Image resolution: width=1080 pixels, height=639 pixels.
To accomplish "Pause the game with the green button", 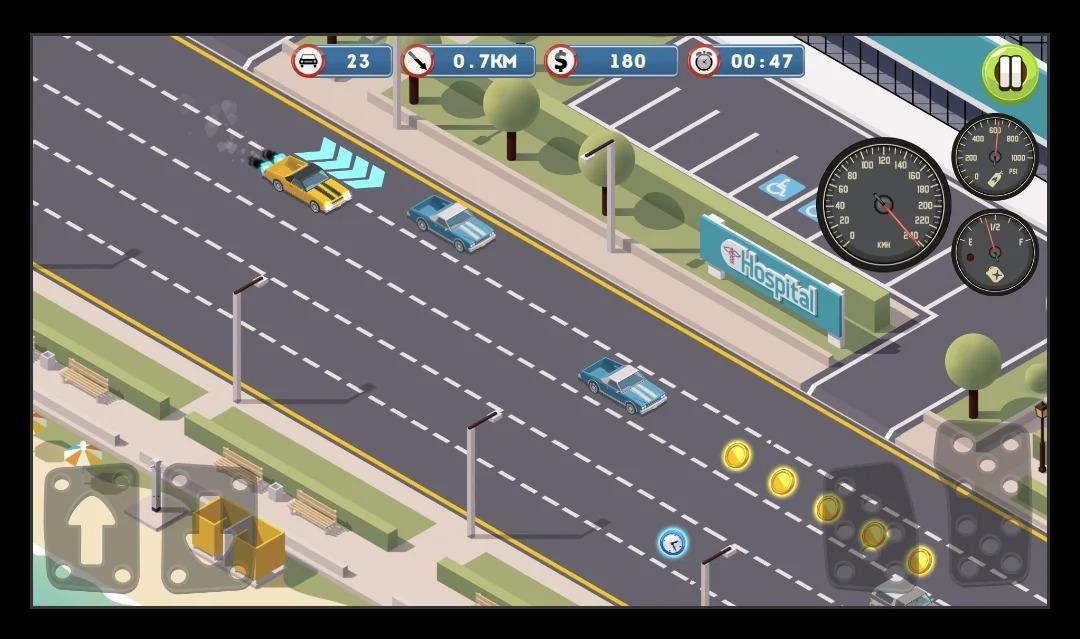I will click(1010, 73).
